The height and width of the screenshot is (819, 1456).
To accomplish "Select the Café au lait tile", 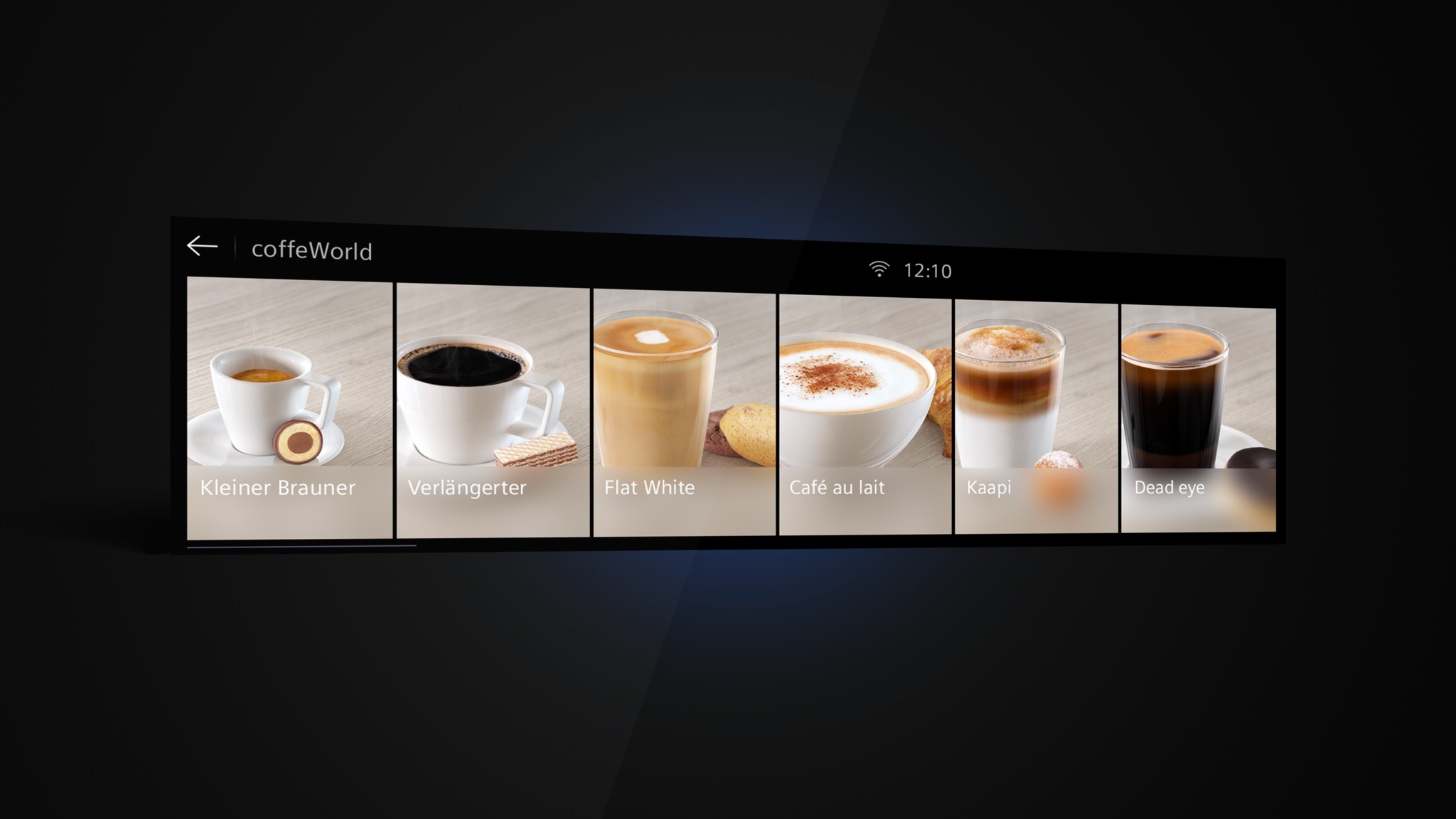I will (864, 415).
